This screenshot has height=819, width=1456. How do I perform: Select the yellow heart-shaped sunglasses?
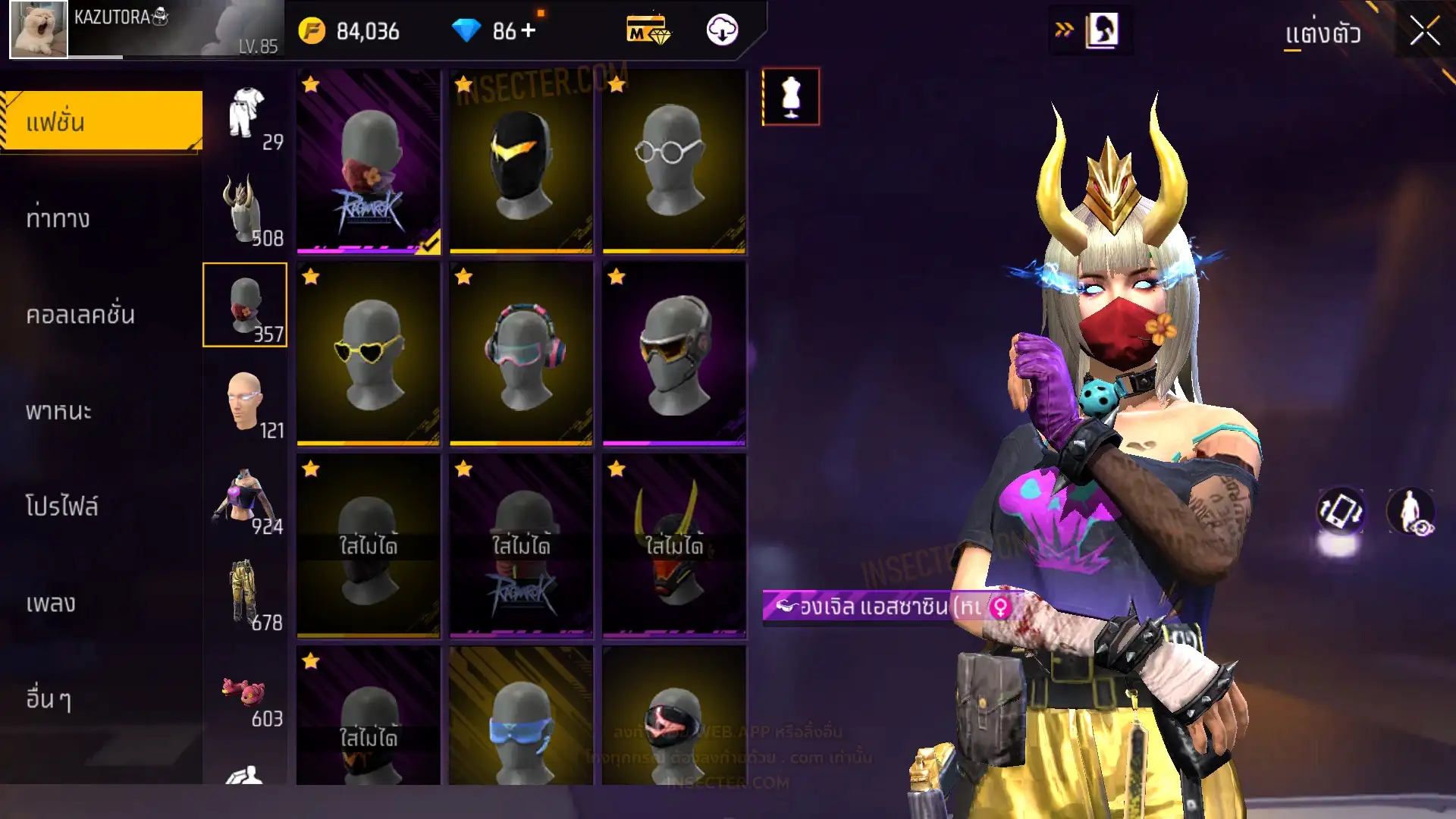click(x=369, y=353)
